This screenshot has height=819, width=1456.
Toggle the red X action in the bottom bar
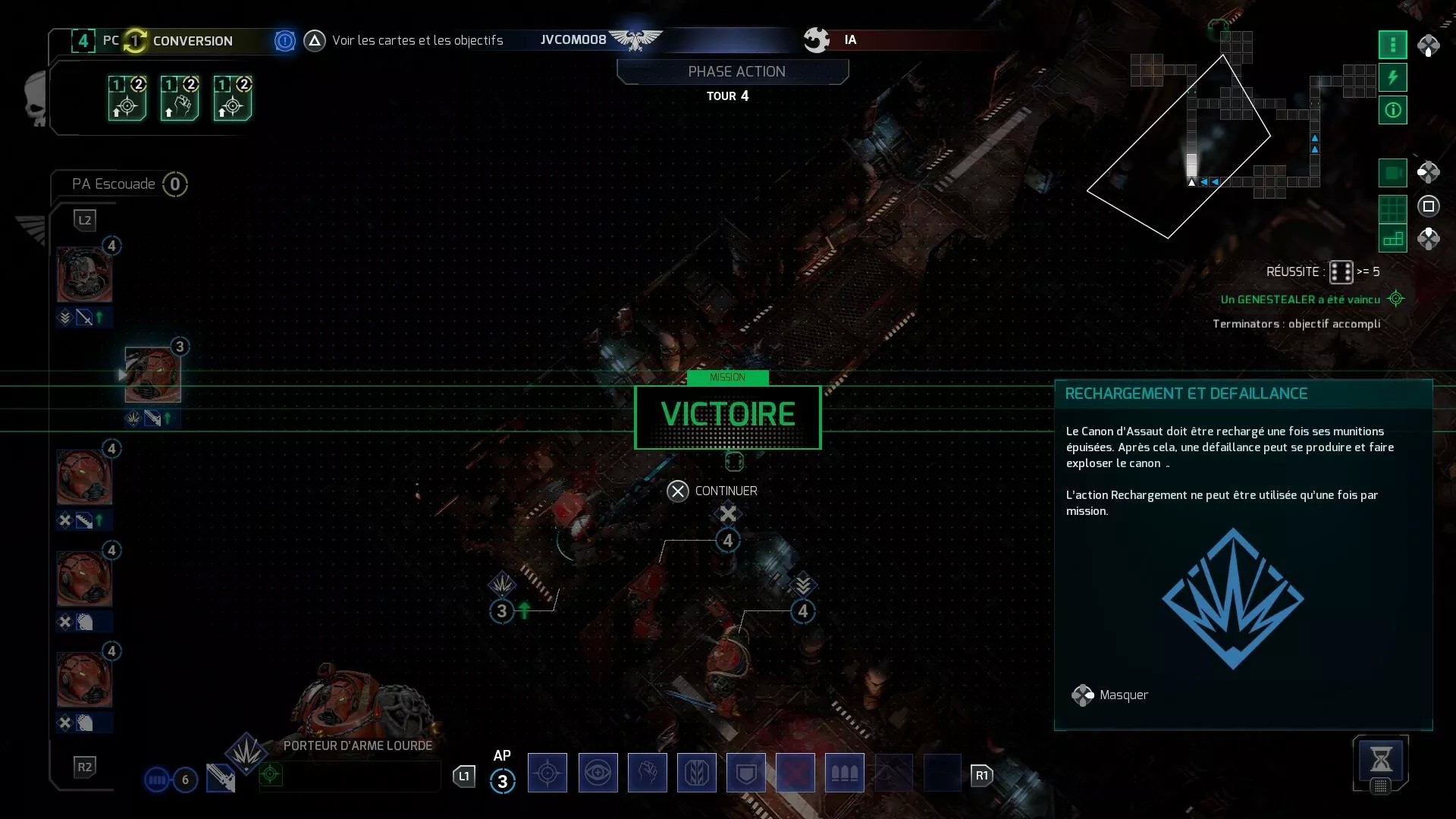pos(795,773)
